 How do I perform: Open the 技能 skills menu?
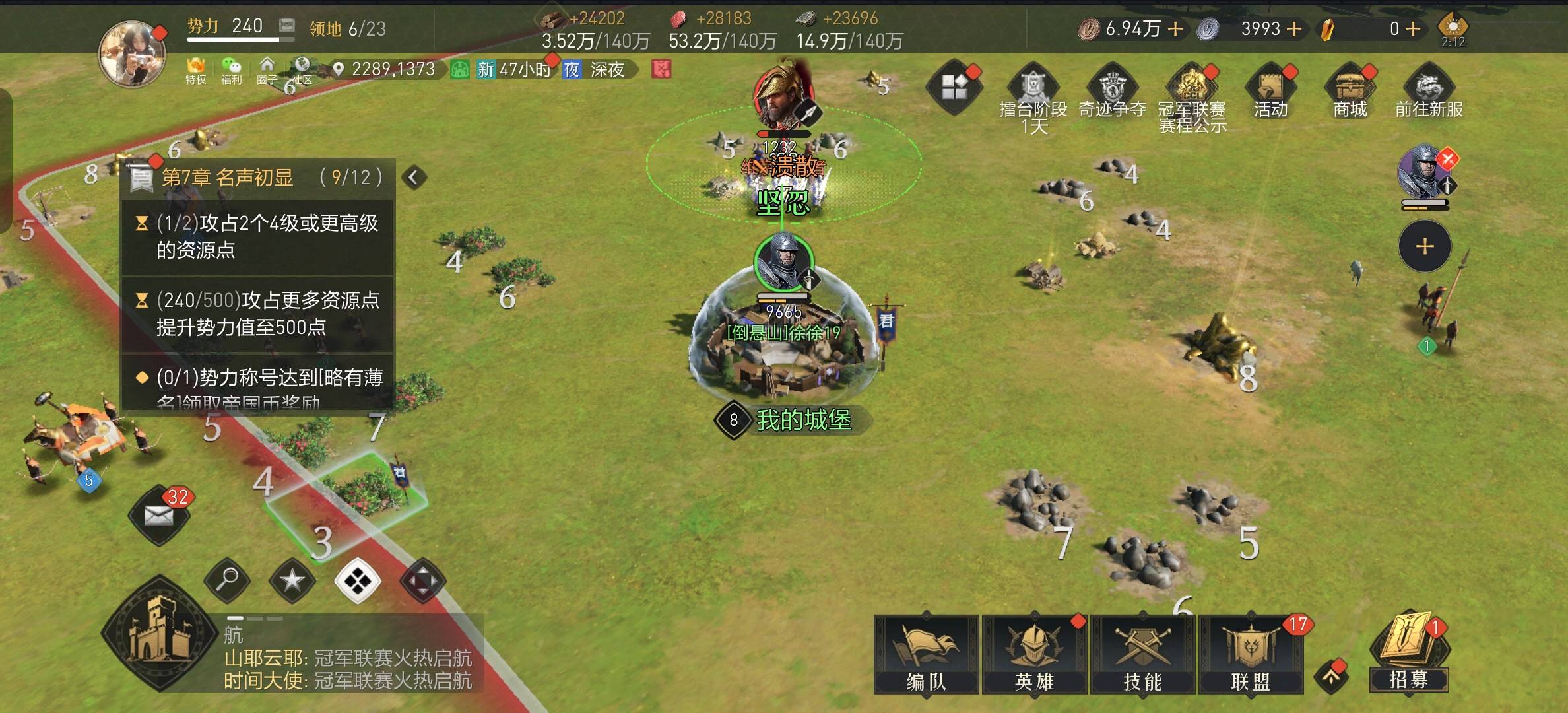click(1142, 655)
